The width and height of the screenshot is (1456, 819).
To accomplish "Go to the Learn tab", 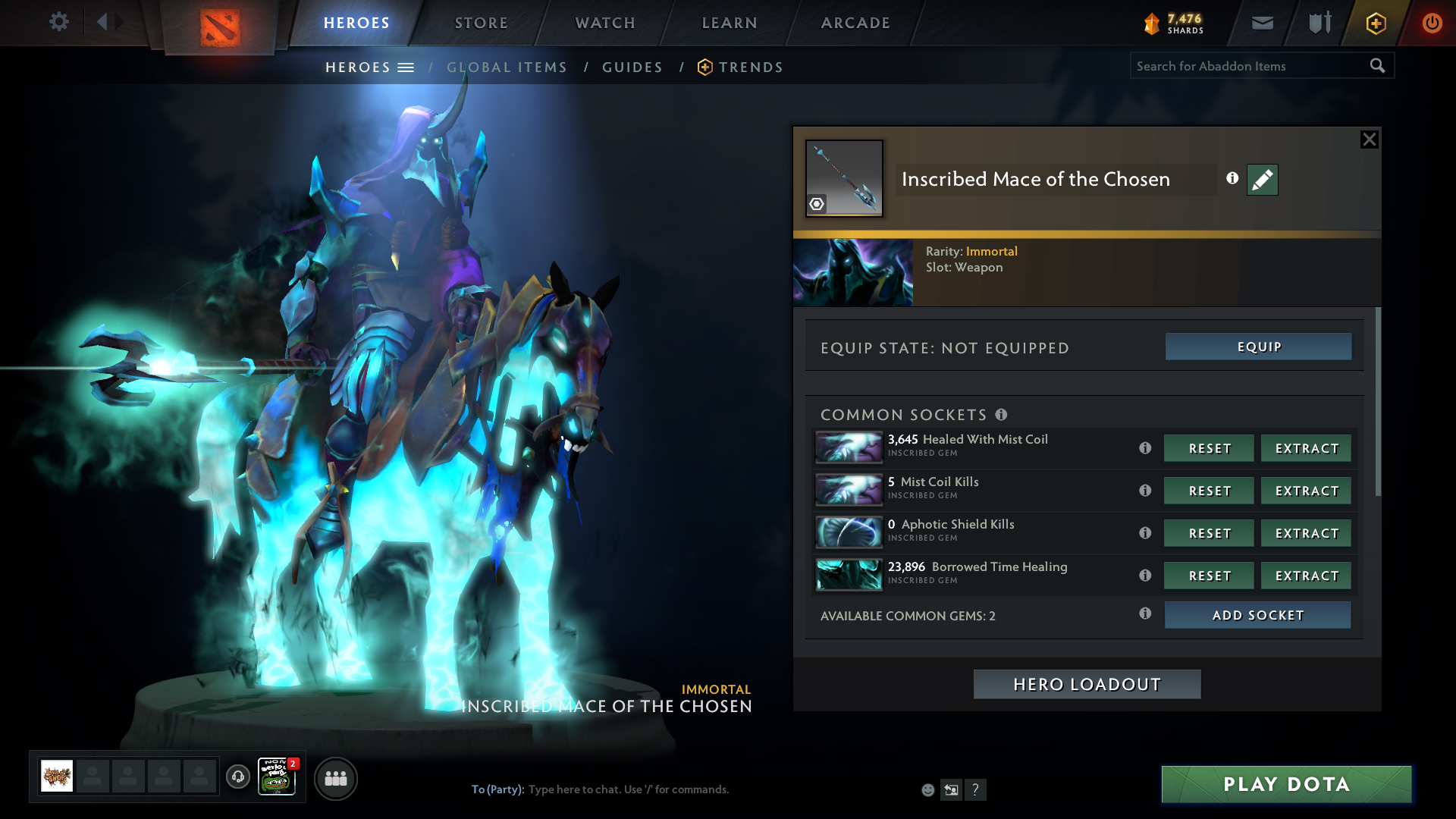I will click(730, 23).
